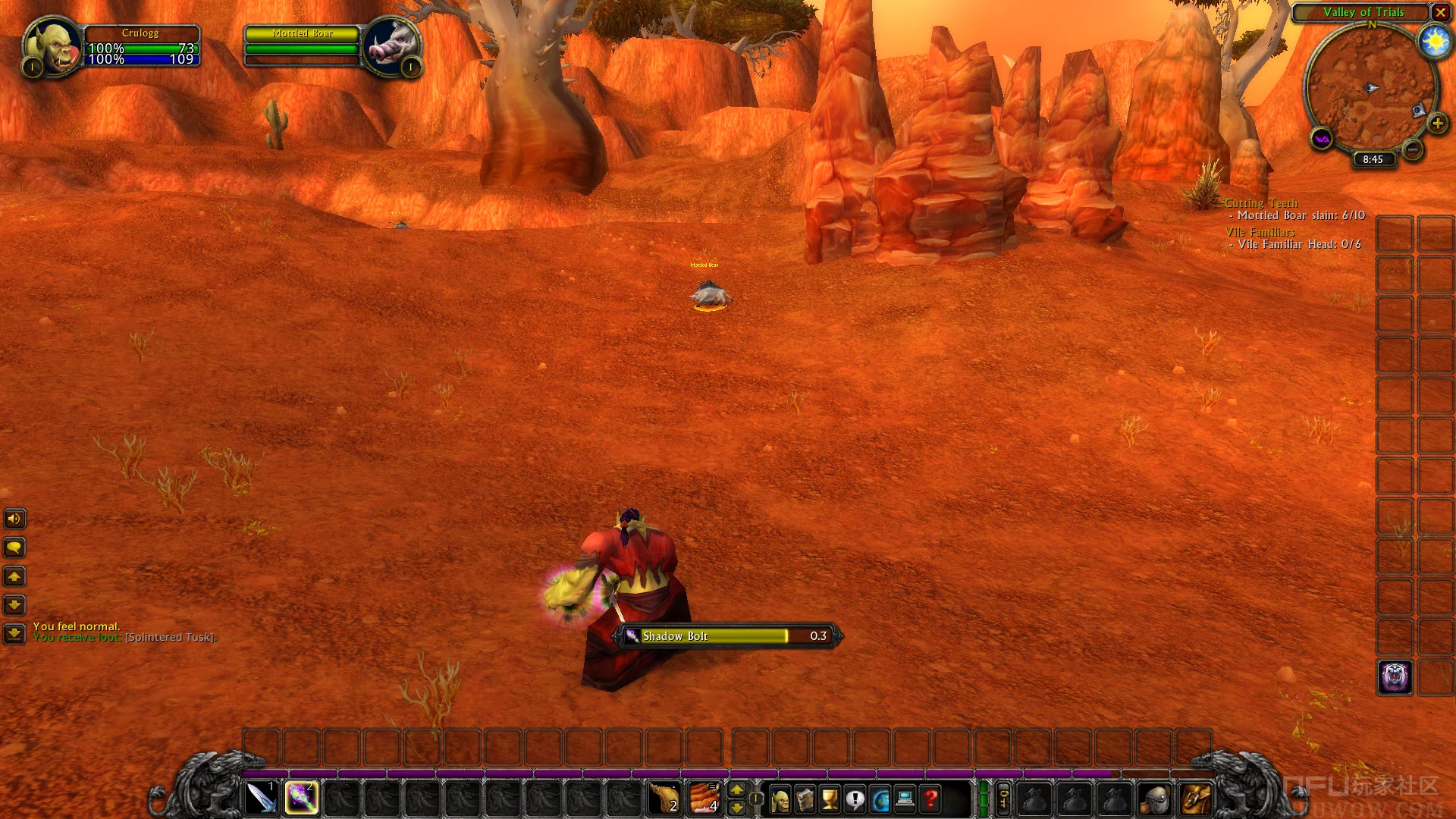The height and width of the screenshot is (819, 1456).
Task: Open the main menu computer button
Action: pos(905,799)
